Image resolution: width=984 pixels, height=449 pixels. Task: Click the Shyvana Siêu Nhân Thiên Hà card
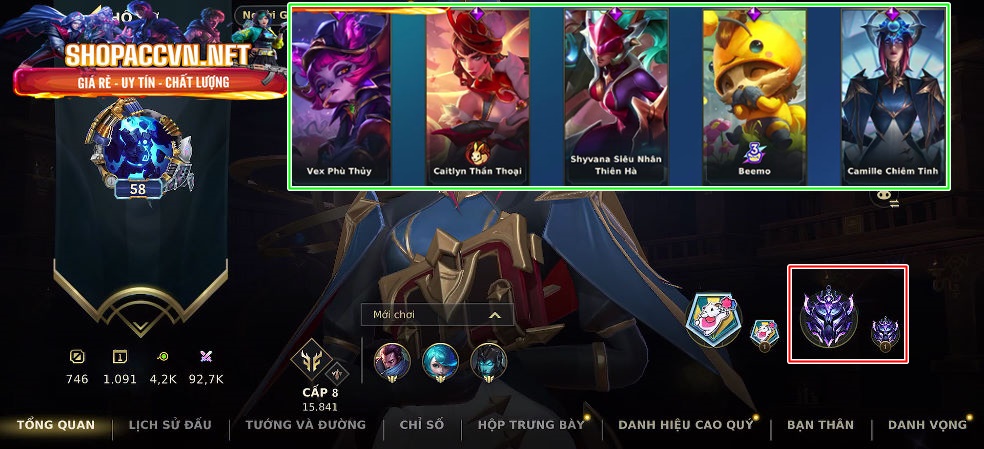point(615,96)
